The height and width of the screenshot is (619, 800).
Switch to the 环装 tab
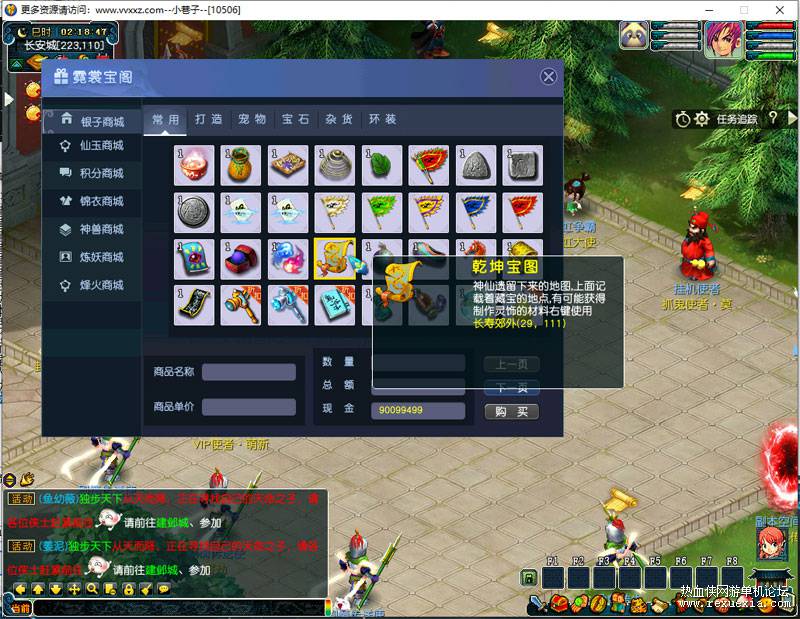point(382,119)
